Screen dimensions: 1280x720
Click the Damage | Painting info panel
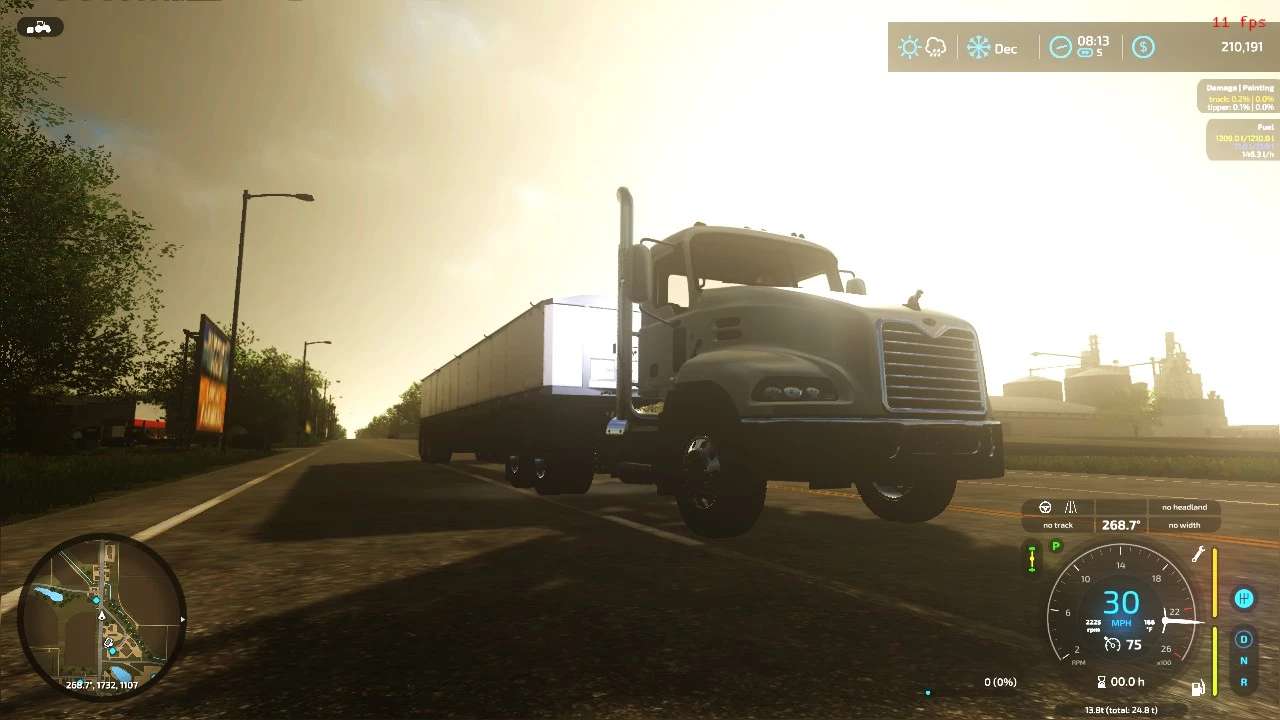(1238, 96)
